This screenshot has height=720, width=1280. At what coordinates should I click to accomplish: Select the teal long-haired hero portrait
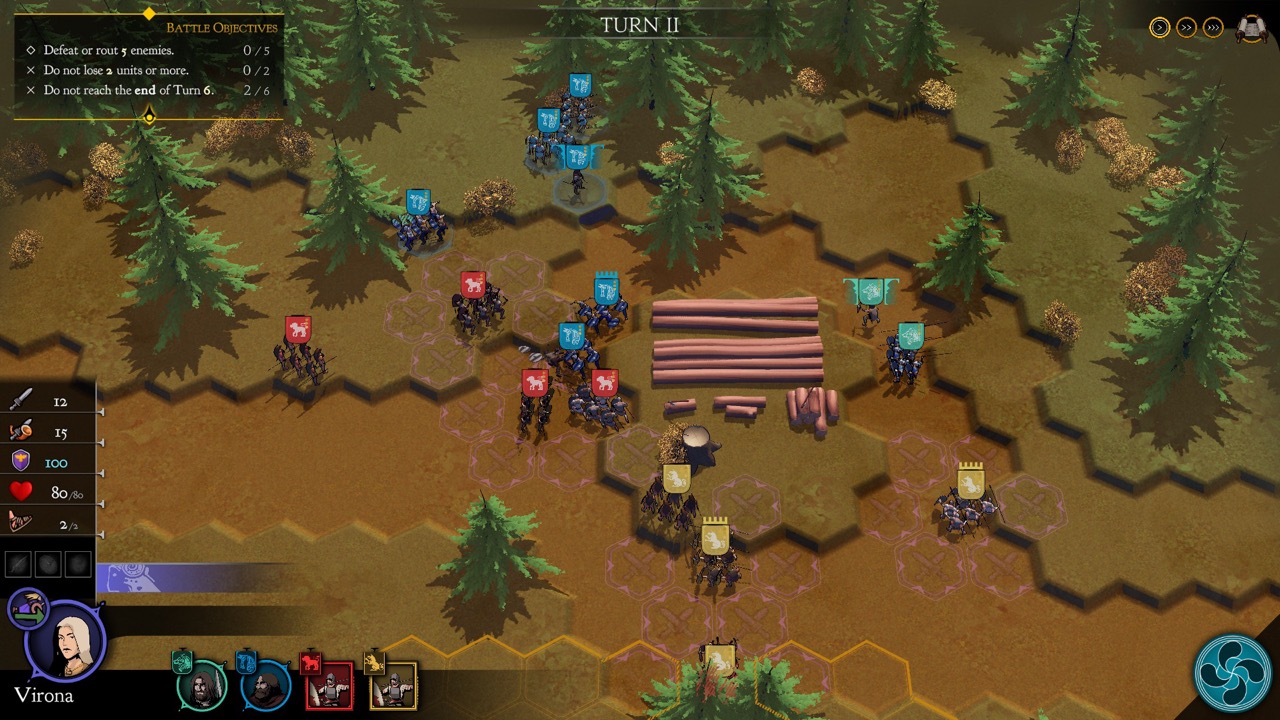[x=202, y=685]
